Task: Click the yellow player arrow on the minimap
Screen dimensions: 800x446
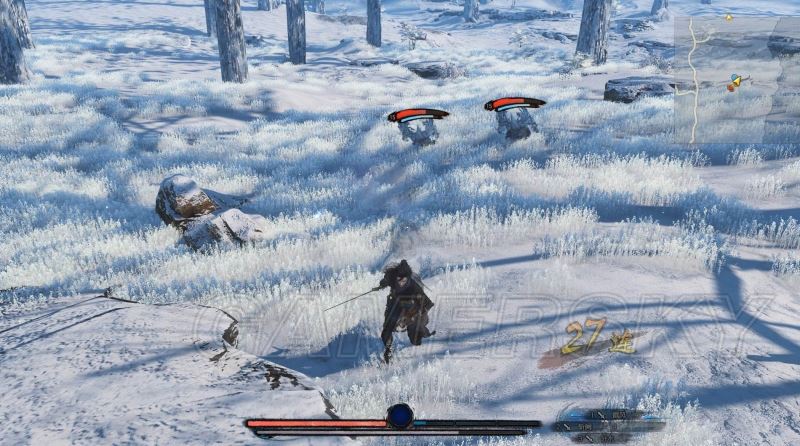Action: click(737, 81)
